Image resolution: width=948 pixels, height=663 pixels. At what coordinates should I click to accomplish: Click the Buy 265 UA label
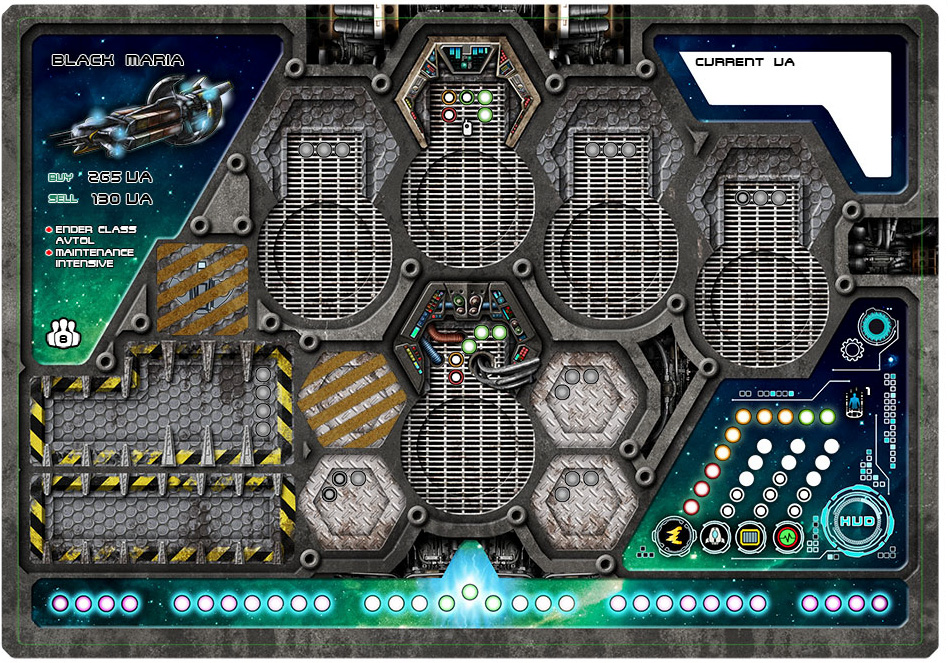[100, 177]
